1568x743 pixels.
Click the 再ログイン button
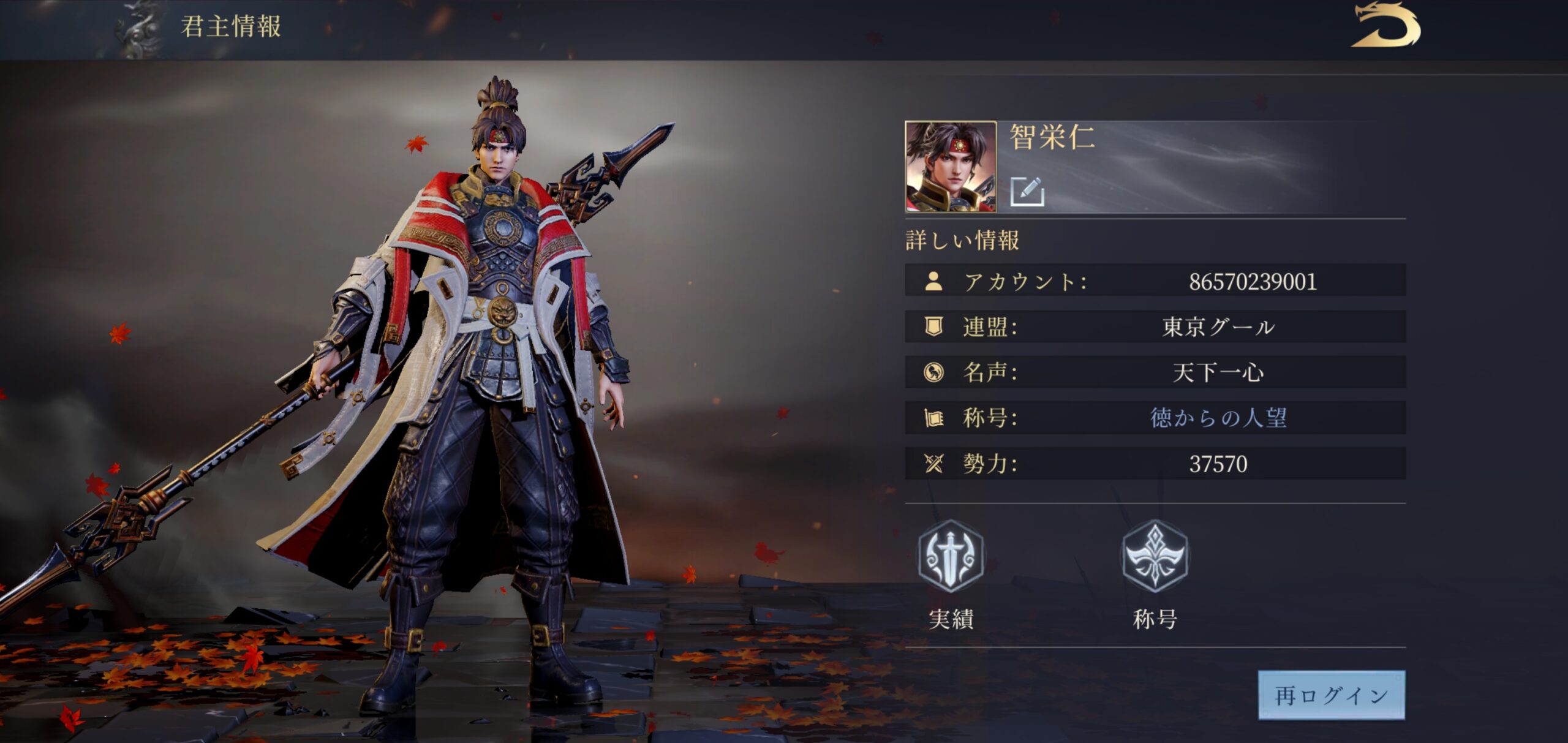[1331, 695]
